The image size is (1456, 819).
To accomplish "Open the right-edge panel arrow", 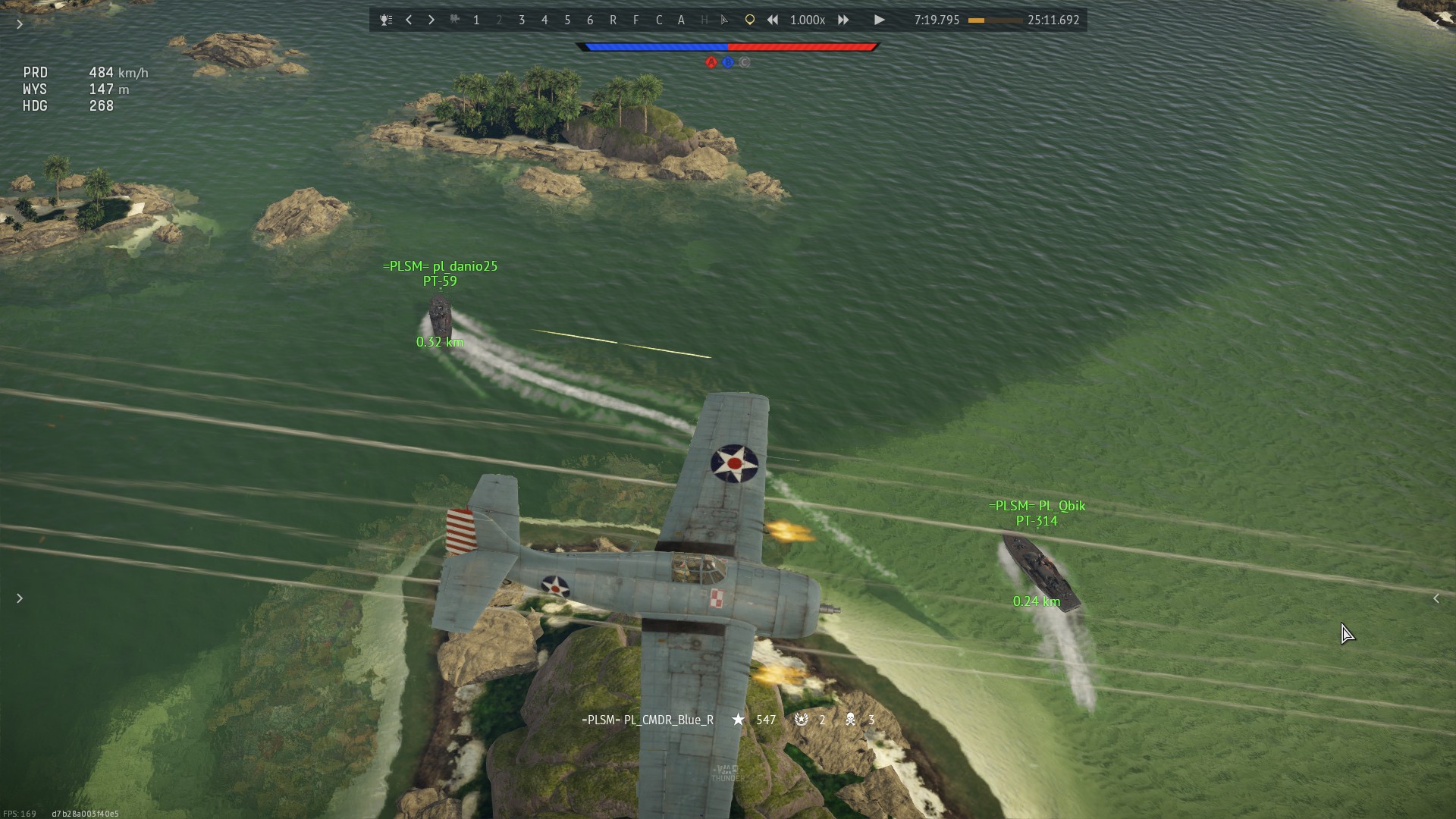I will (x=1436, y=598).
